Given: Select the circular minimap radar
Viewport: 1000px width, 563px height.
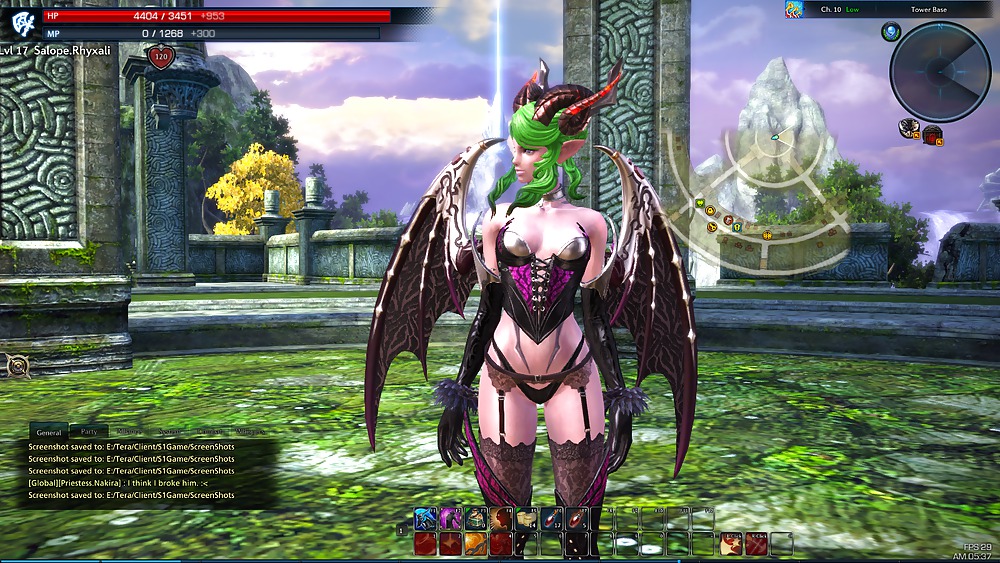Looking at the screenshot, I should 940,70.
